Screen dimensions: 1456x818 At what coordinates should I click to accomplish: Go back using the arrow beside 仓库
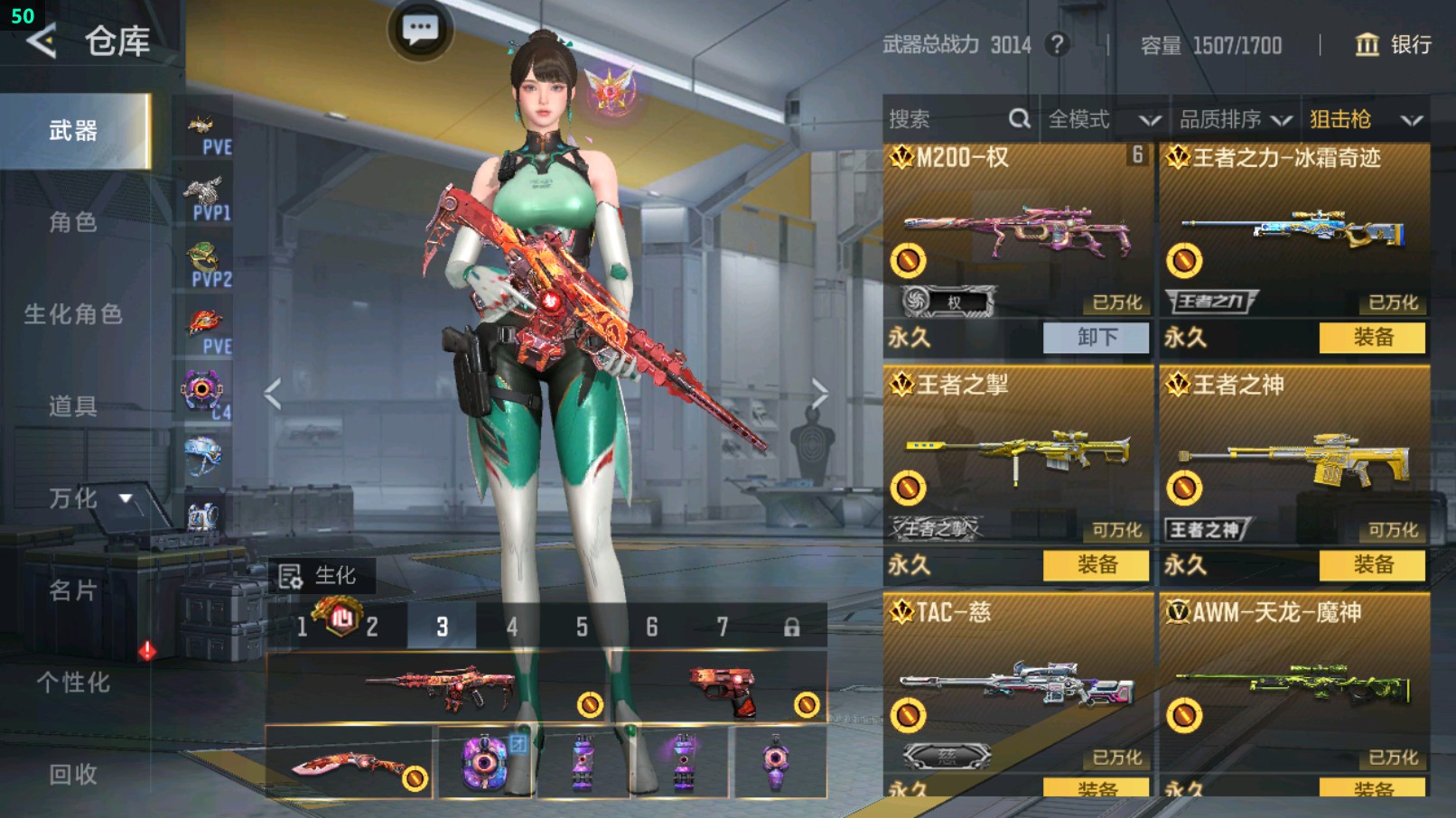click(42, 42)
